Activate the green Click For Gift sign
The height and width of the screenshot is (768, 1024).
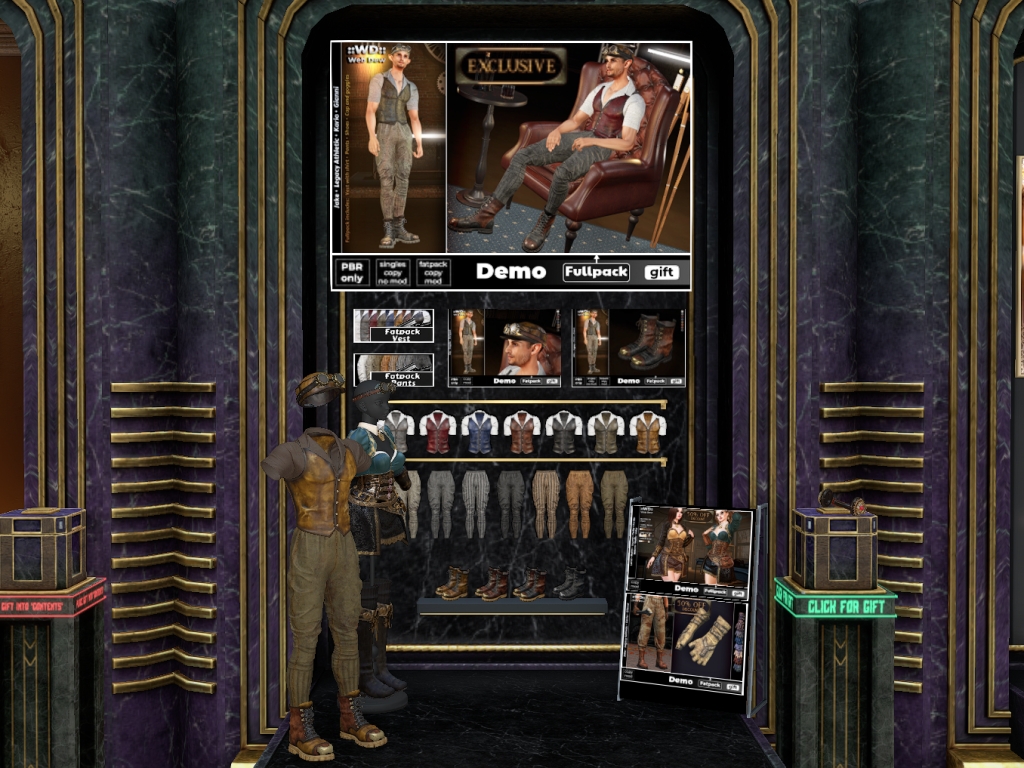(x=836, y=604)
